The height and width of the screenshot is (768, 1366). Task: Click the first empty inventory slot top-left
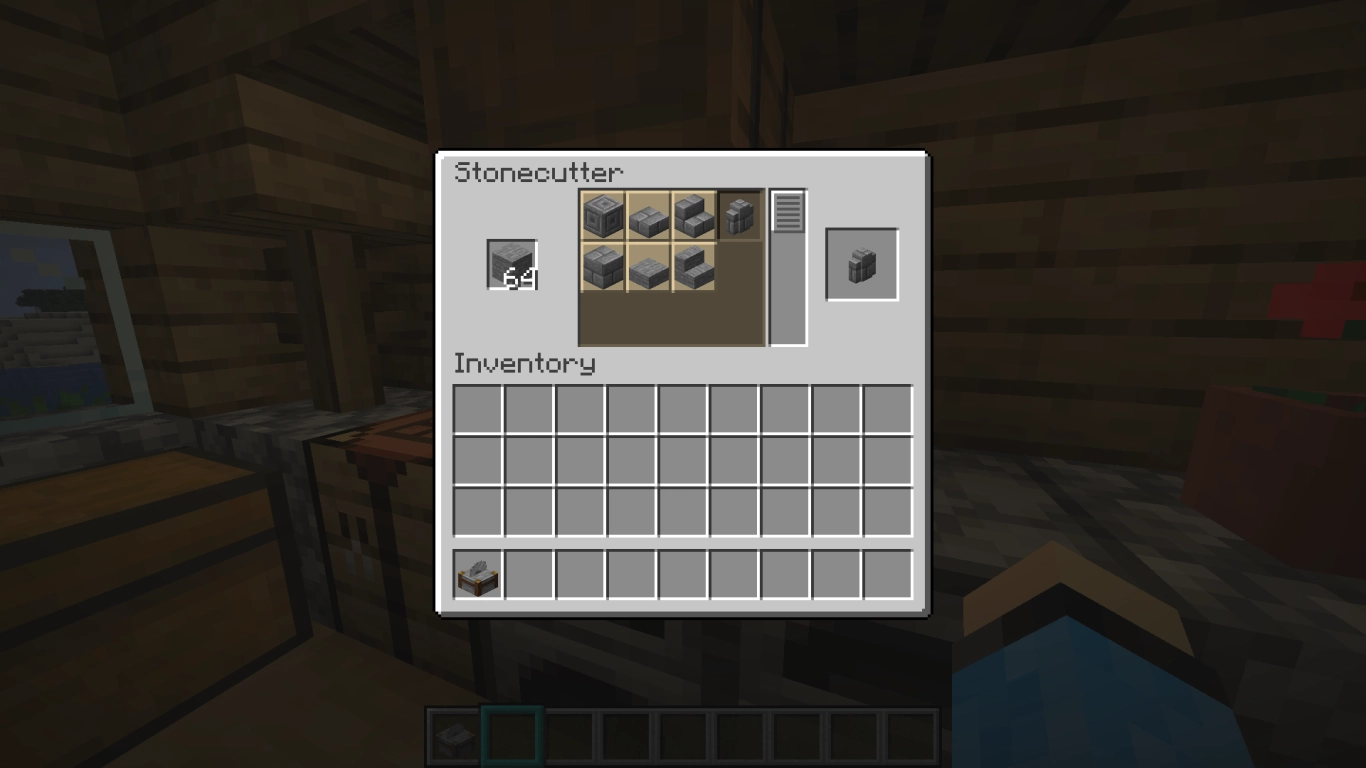point(477,409)
